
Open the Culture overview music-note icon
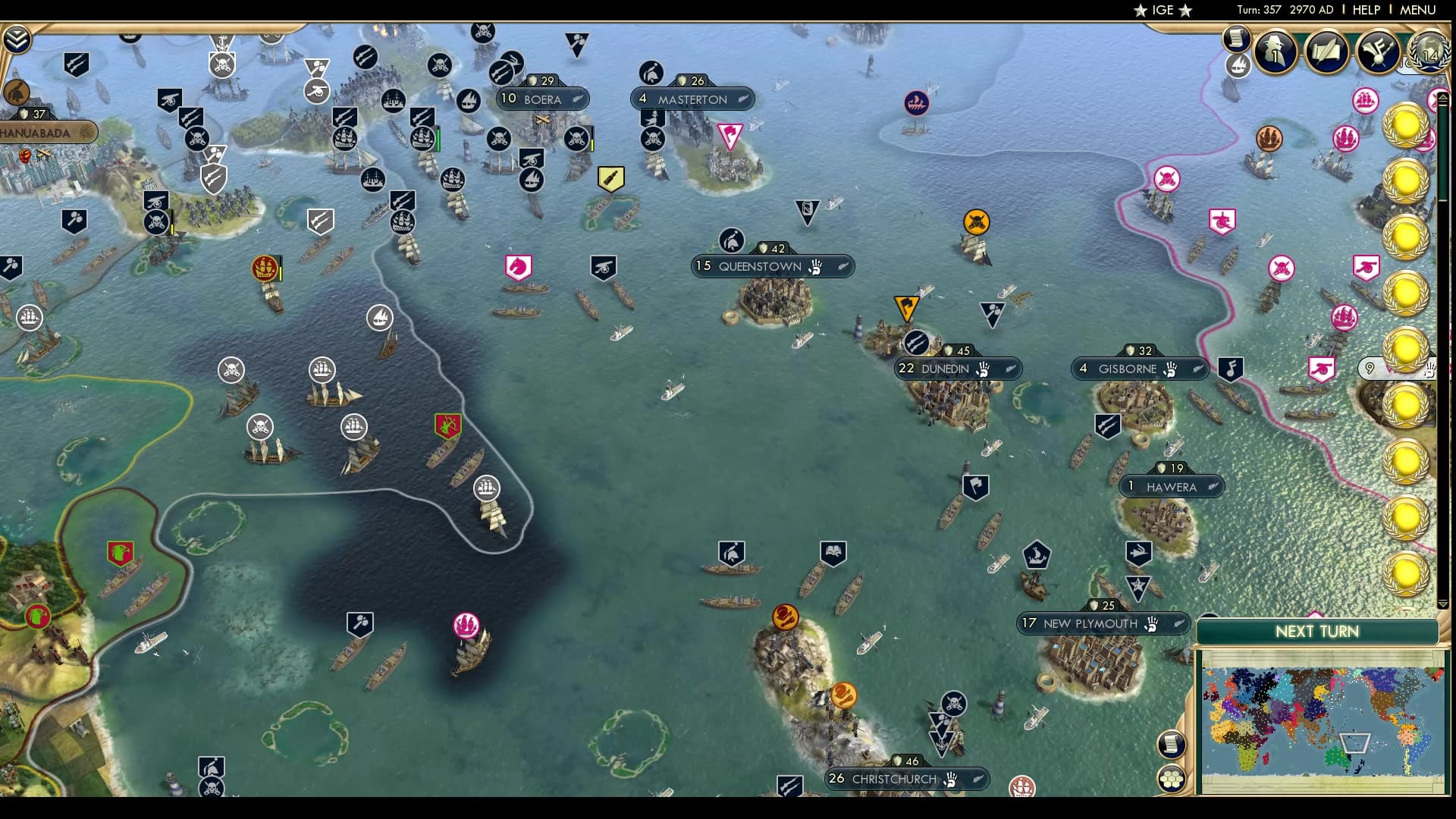point(1376,52)
